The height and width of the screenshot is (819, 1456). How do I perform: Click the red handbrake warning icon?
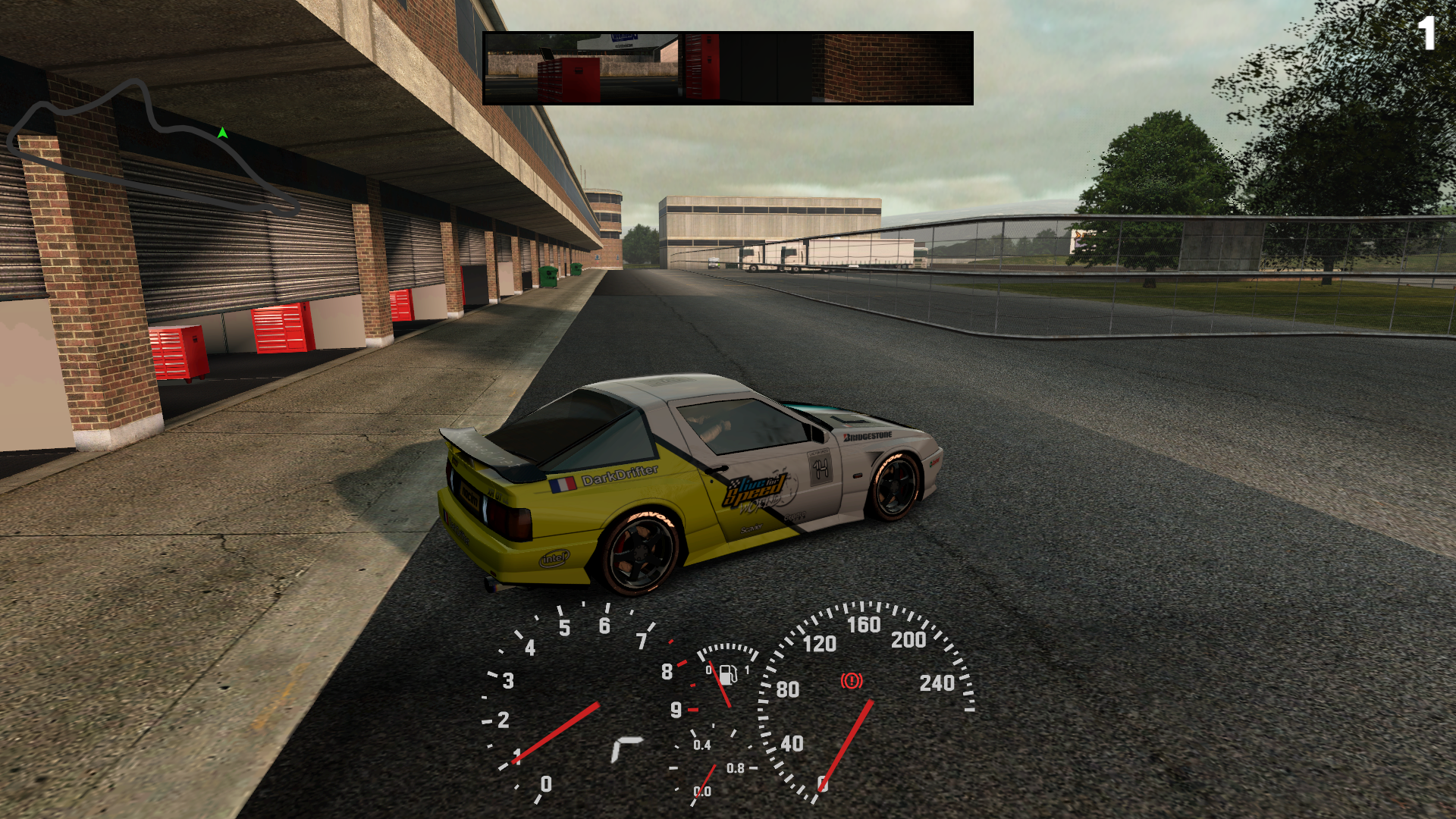coord(852,680)
